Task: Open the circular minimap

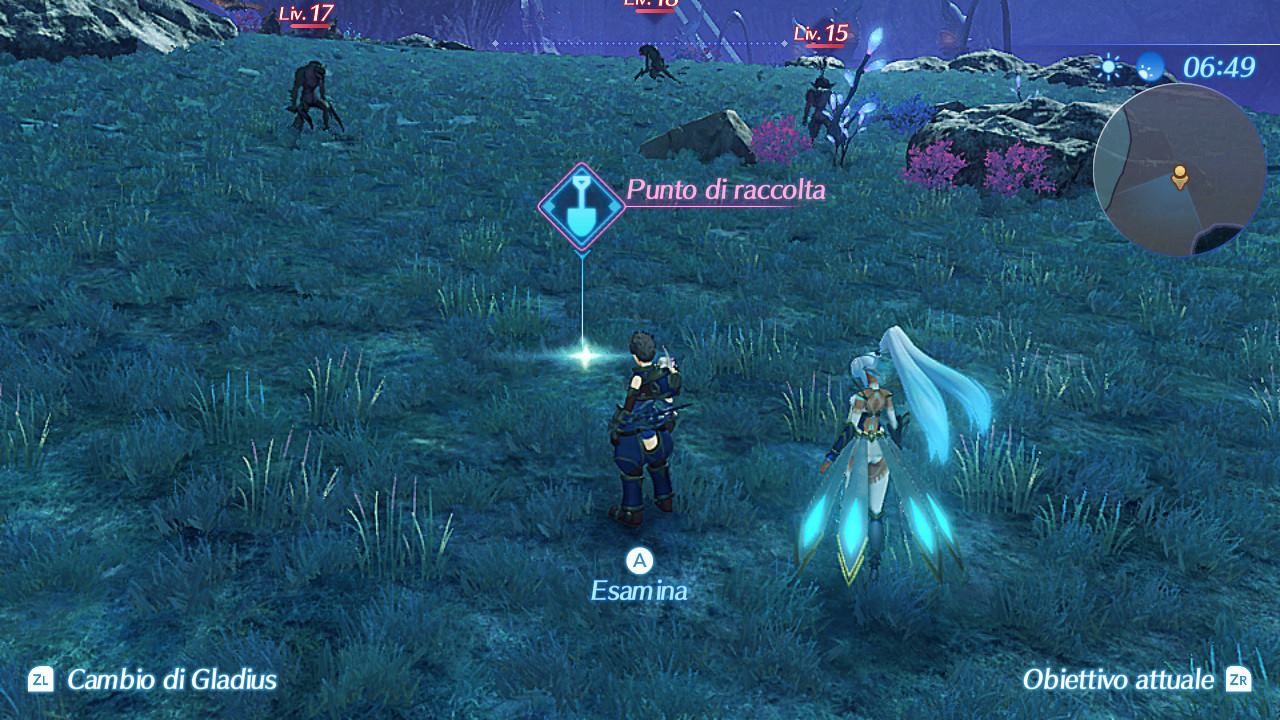Action: (x=1179, y=170)
